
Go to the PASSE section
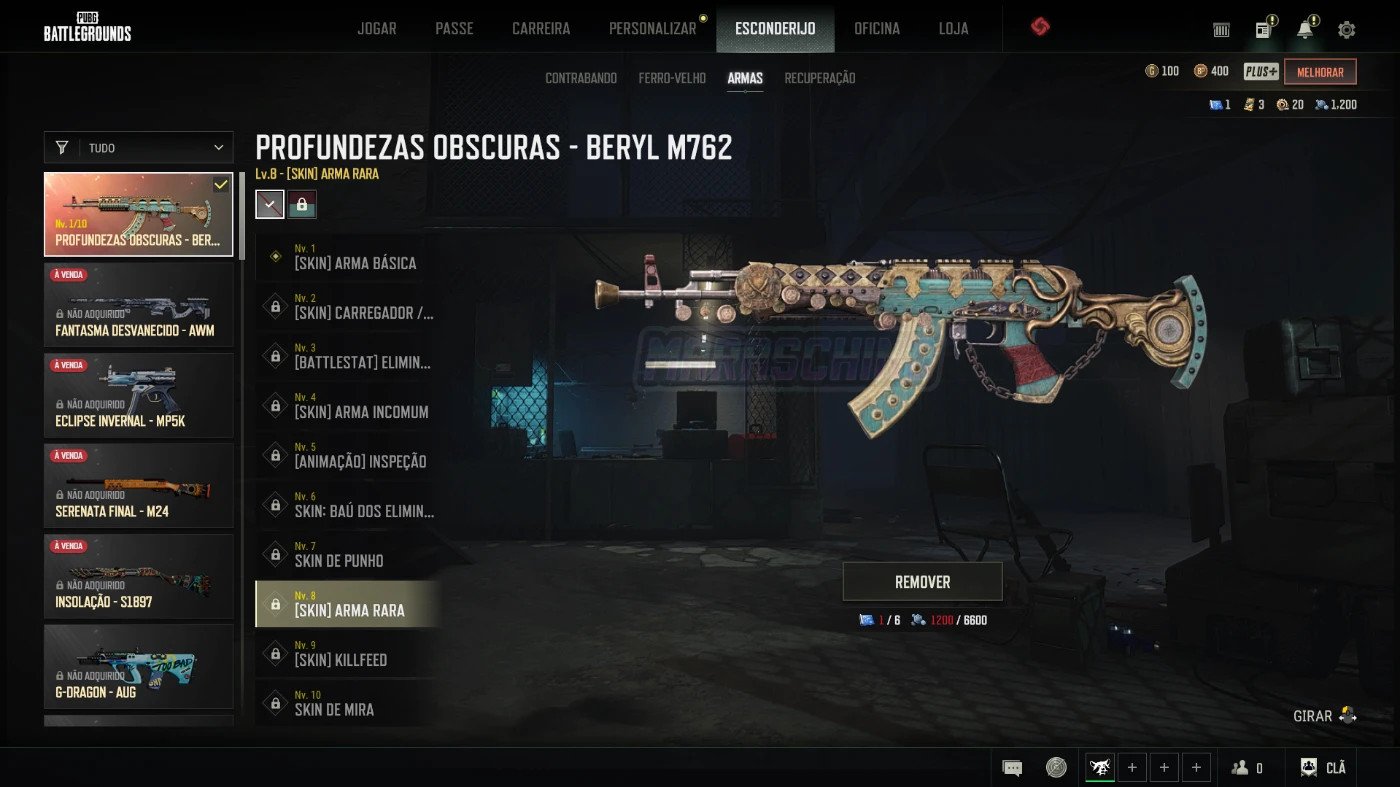454,28
